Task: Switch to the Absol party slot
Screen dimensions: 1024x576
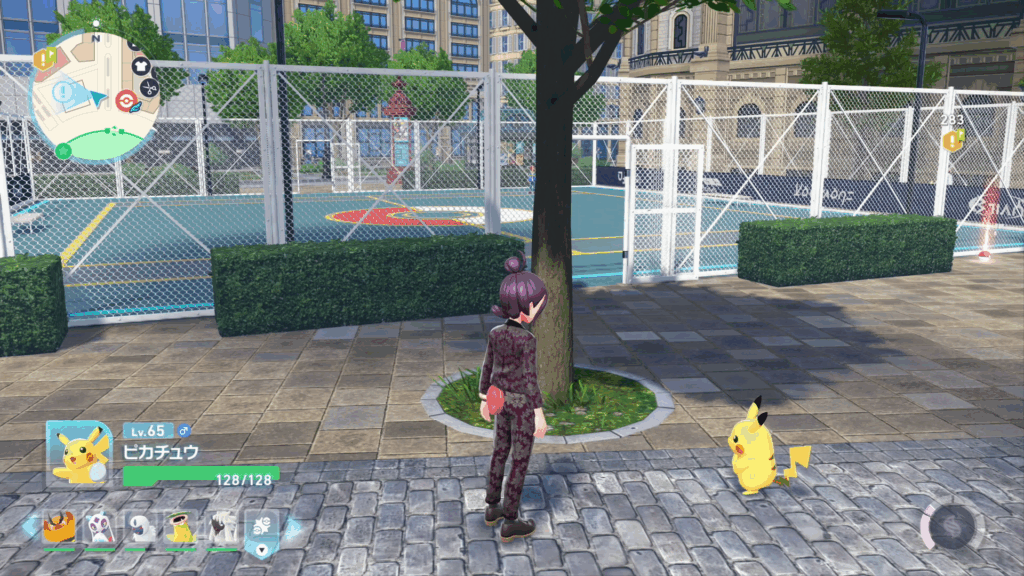Action: coord(140,526)
